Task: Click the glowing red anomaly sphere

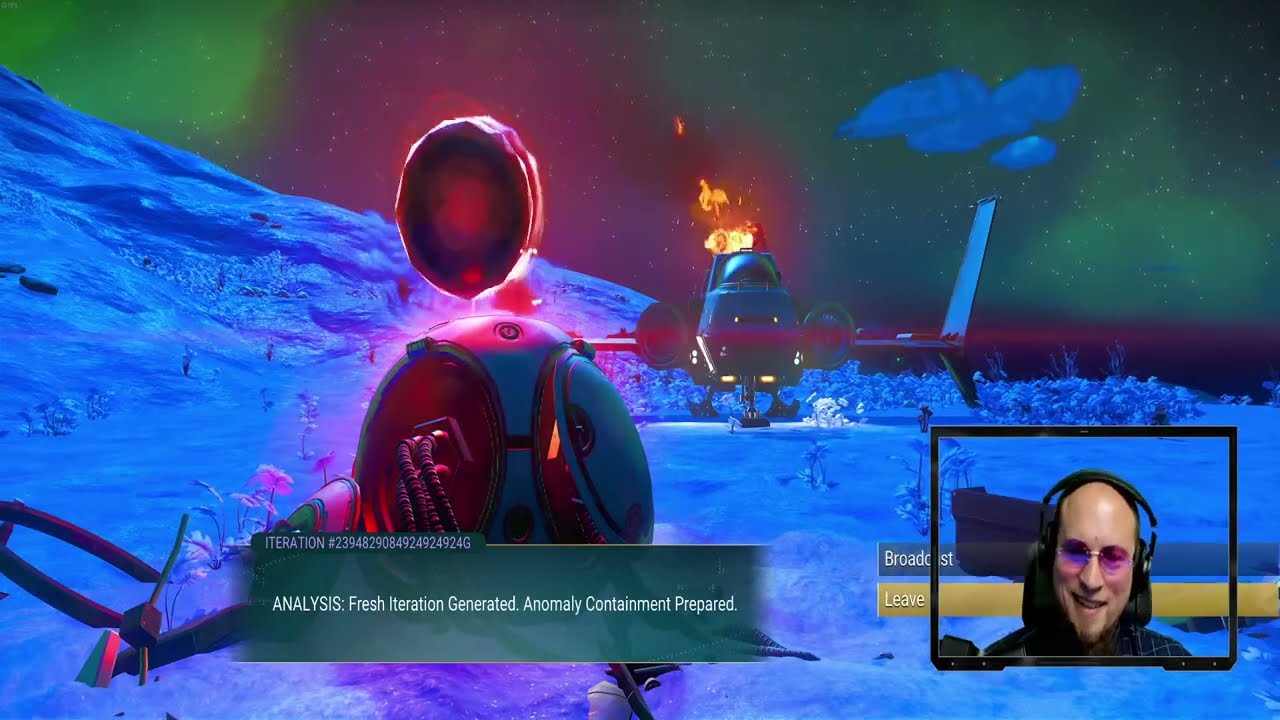Action: 470,205
